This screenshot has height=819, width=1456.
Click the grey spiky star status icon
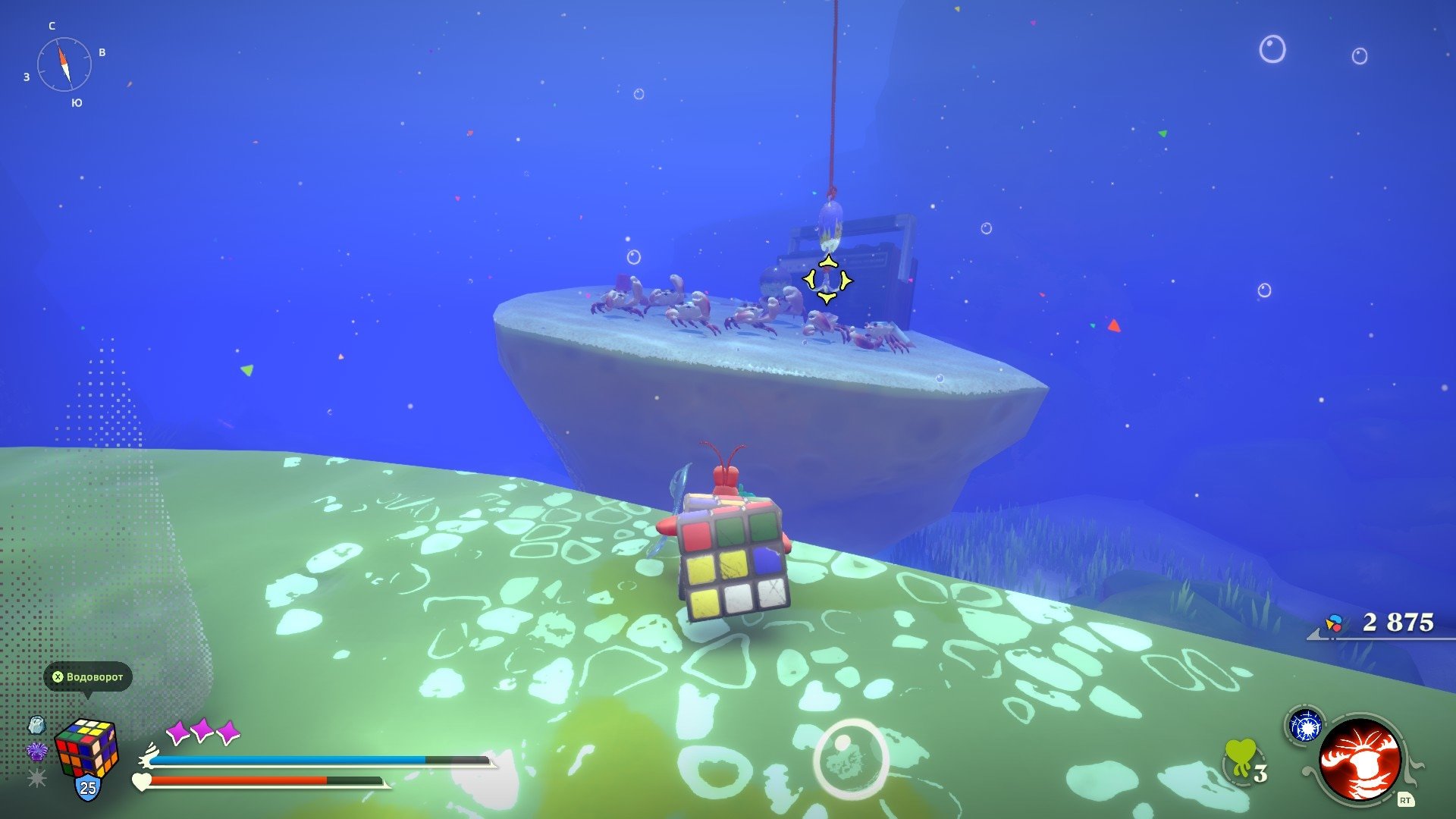[36, 777]
